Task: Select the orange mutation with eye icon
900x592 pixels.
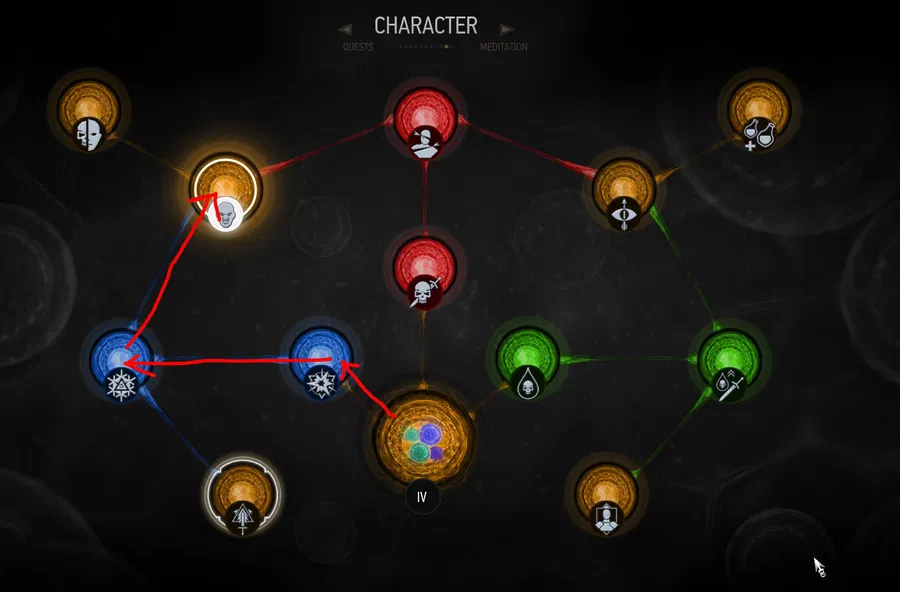Action: (623, 192)
